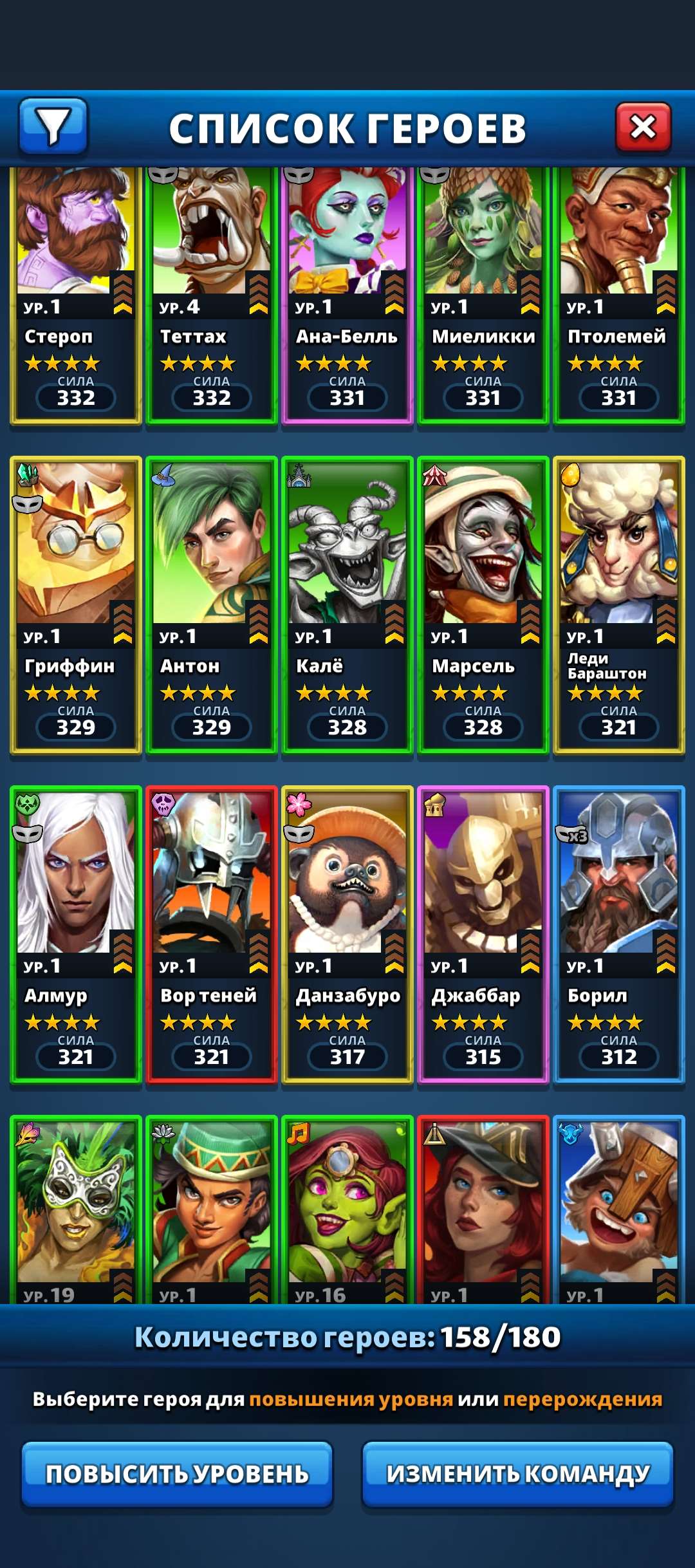The width and height of the screenshot is (695, 1568).
Task: Choose the Теттах hero card
Action: [x=211, y=296]
